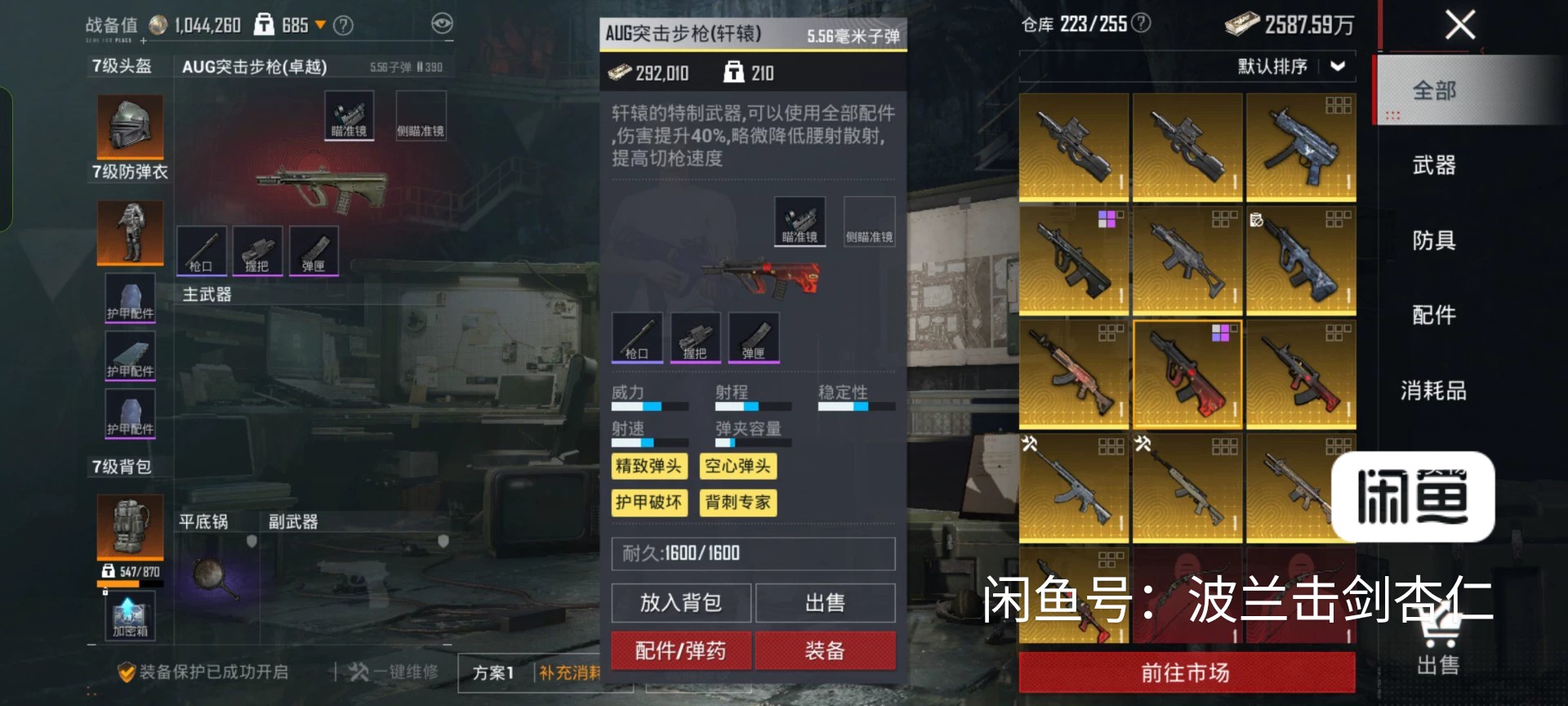Show the 防具 category
1568x706 pixels.
click(x=1434, y=240)
